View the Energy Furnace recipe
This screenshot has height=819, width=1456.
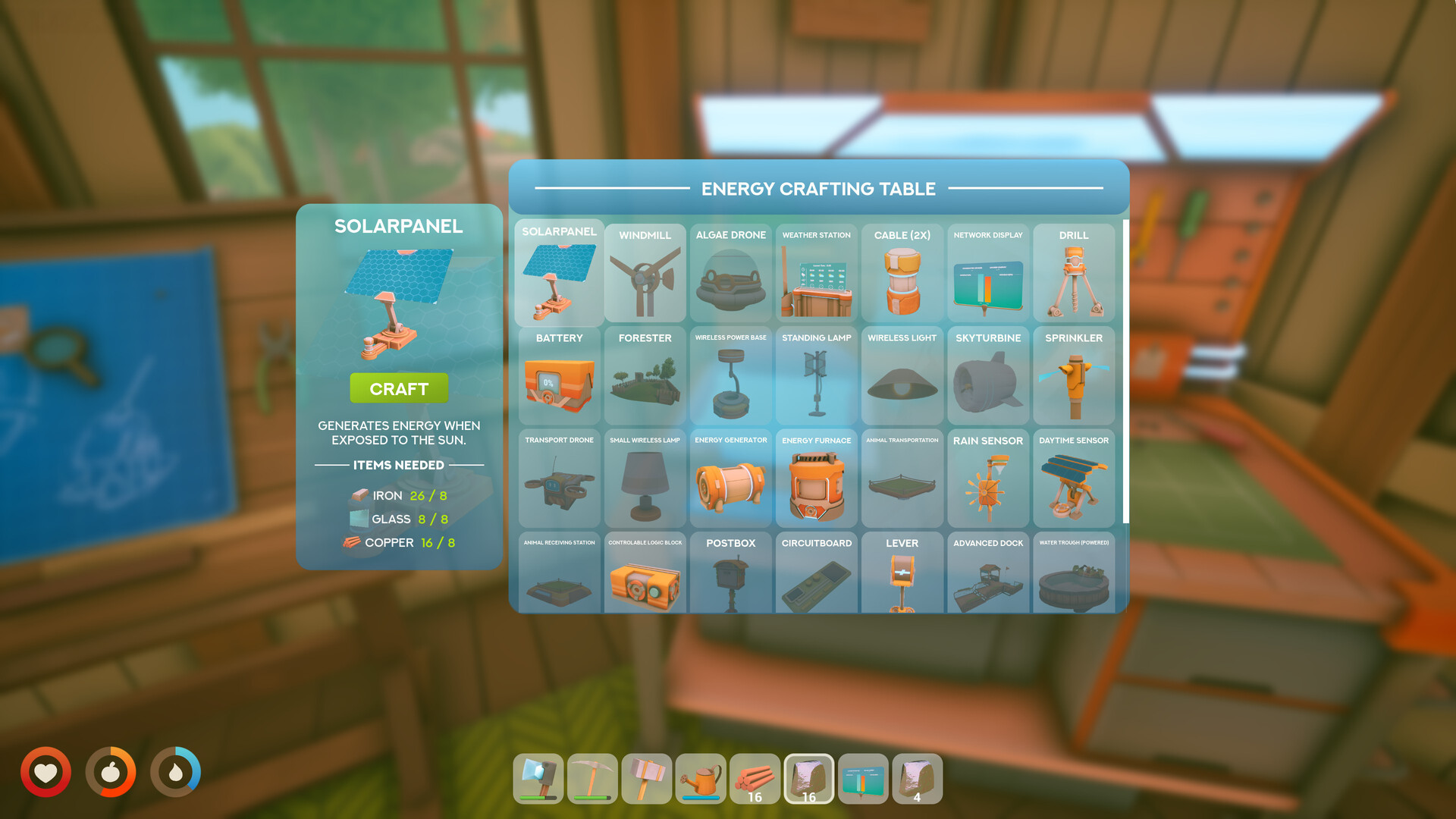click(x=816, y=478)
